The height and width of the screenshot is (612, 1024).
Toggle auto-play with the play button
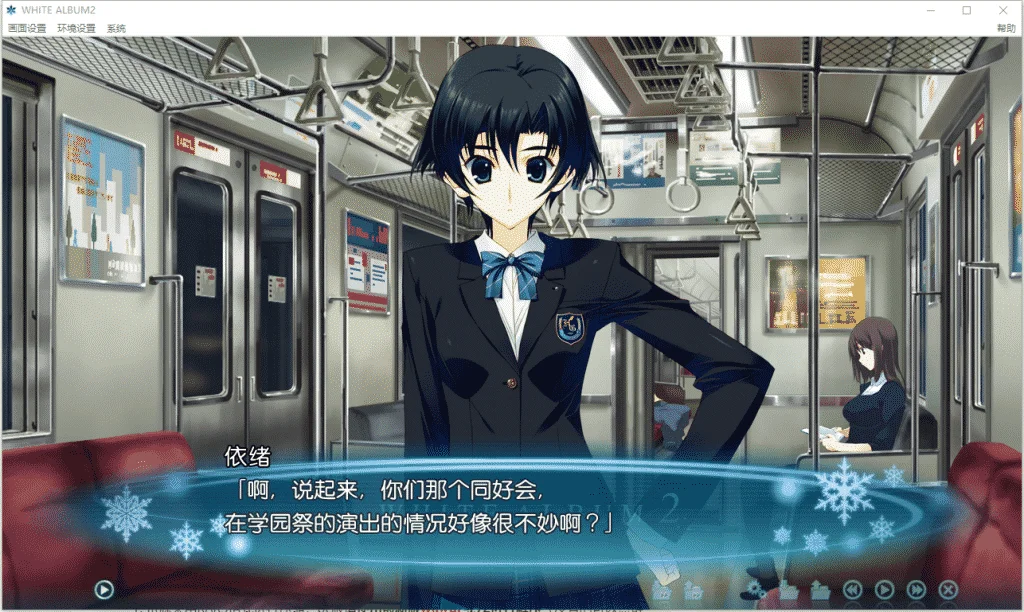pos(884,590)
